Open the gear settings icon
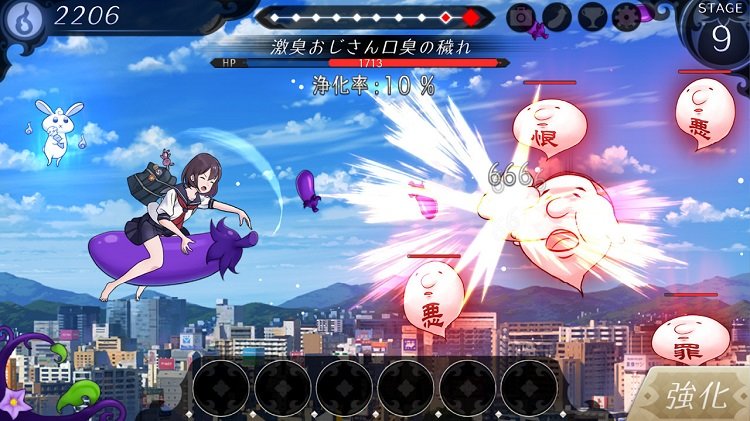This screenshot has width=750, height=421. (628, 16)
